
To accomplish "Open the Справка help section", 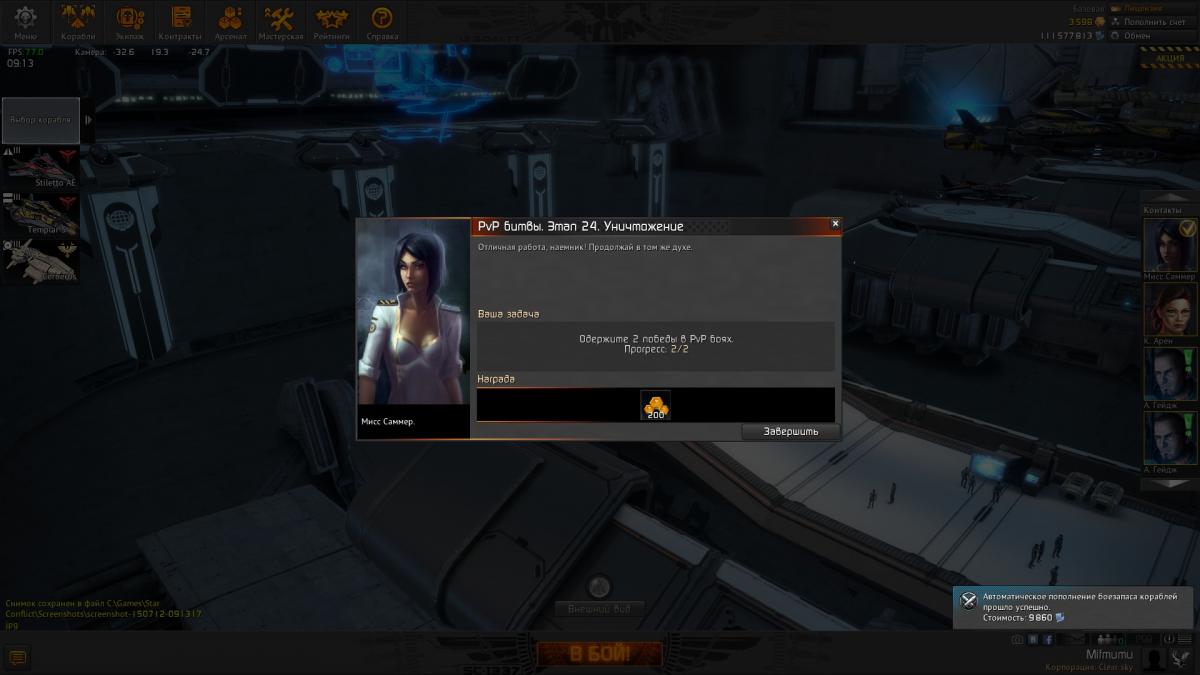I will tap(381, 22).
